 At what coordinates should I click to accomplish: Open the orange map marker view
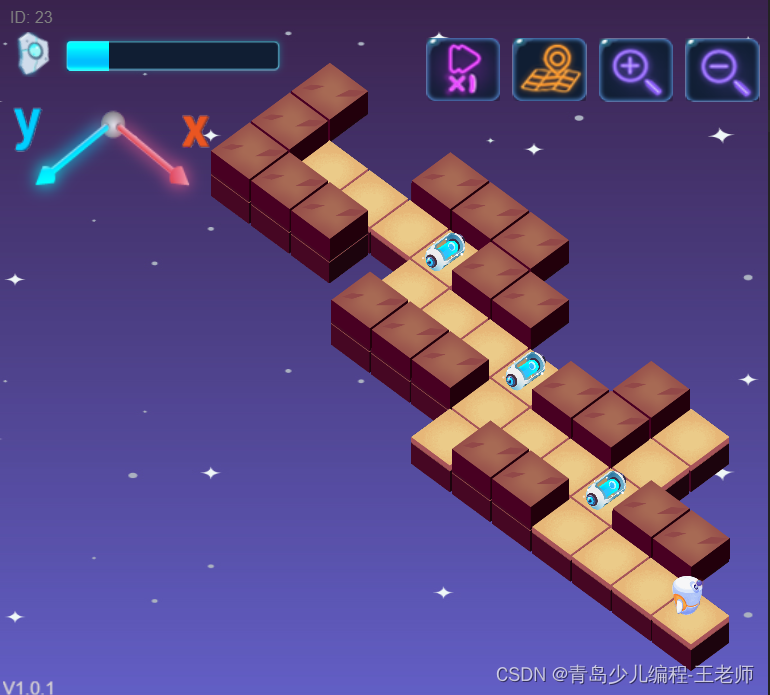click(x=549, y=69)
